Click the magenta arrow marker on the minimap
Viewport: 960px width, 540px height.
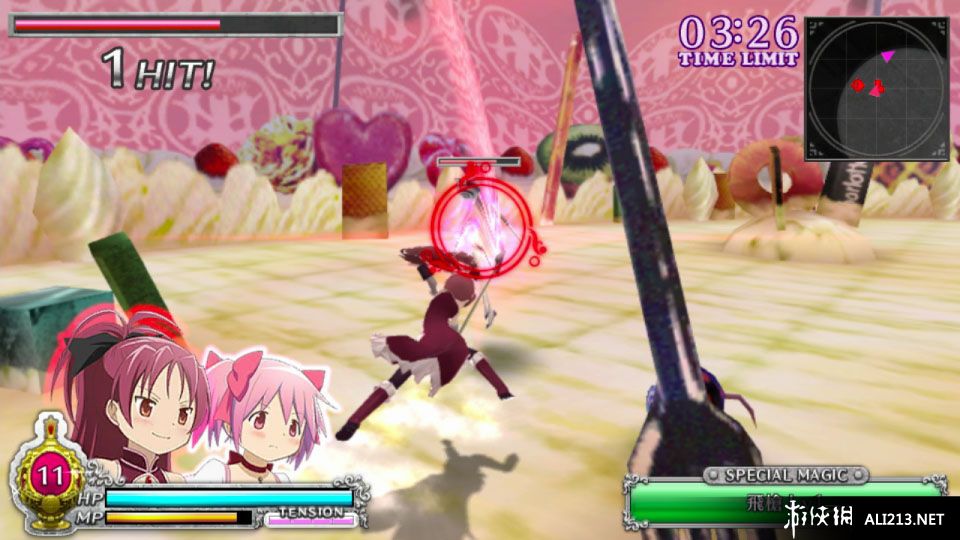click(x=887, y=55)
